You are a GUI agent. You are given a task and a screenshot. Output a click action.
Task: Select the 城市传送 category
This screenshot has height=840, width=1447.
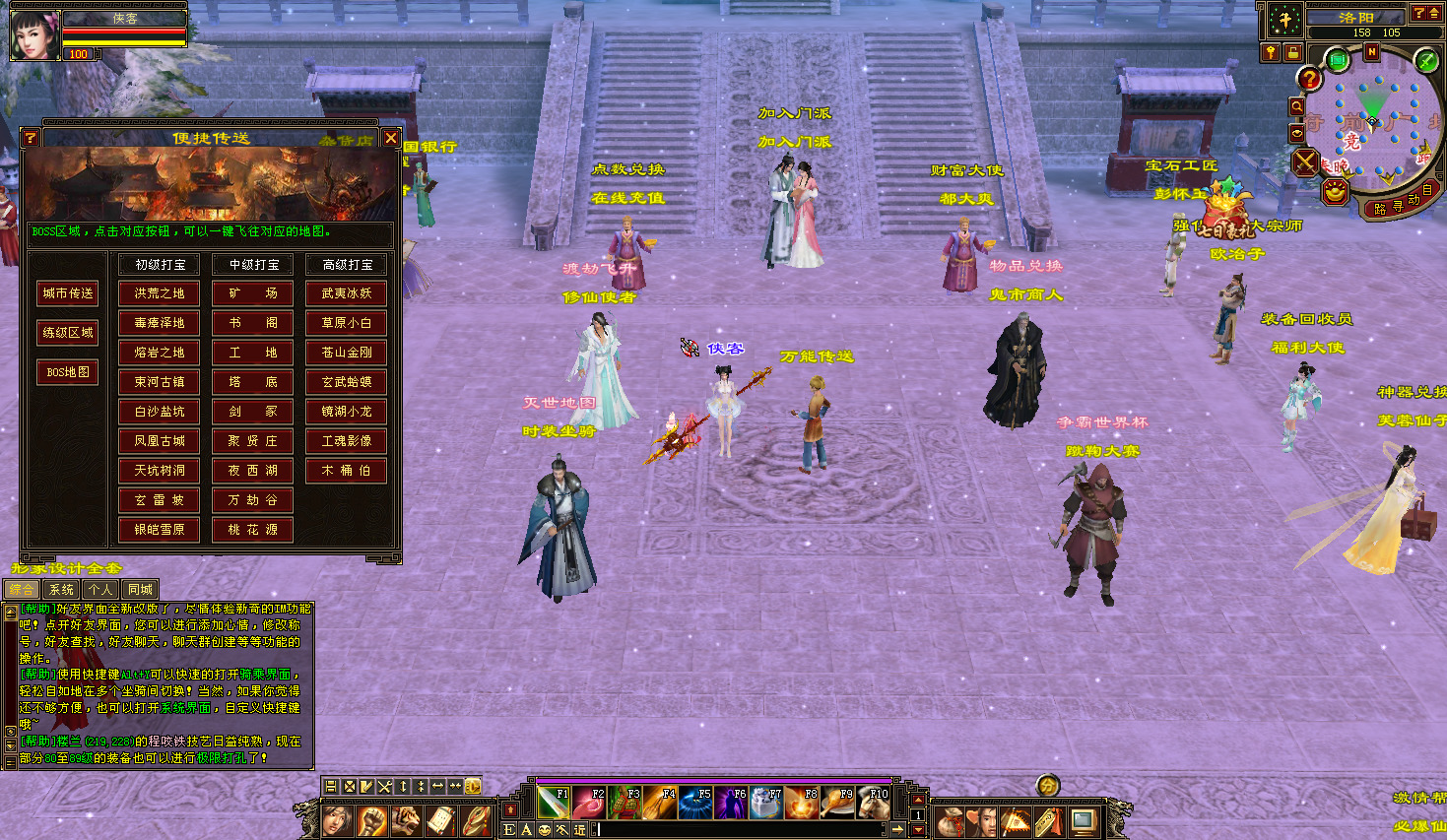tap(68, 293)
